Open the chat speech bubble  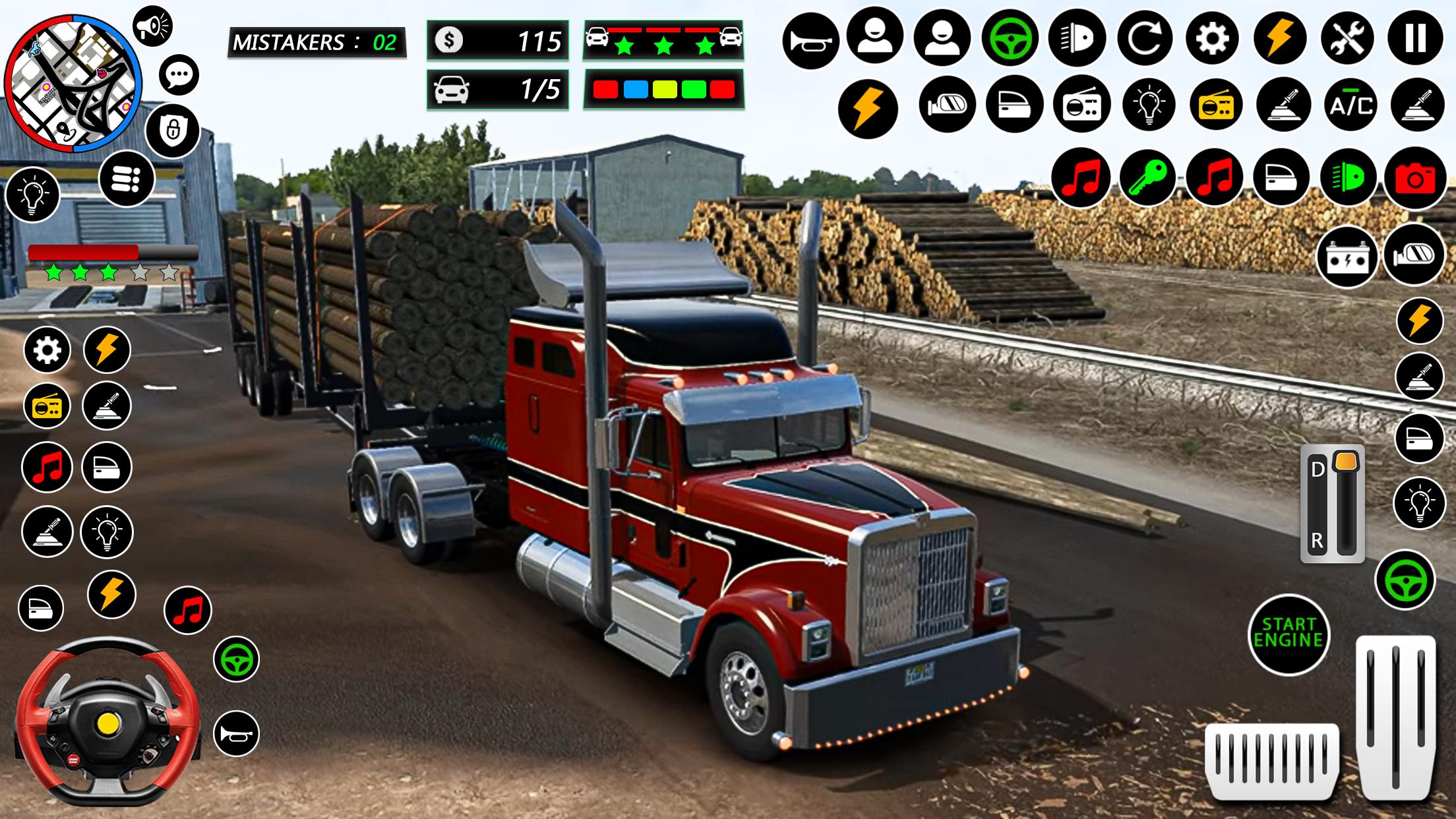(179, 75)
